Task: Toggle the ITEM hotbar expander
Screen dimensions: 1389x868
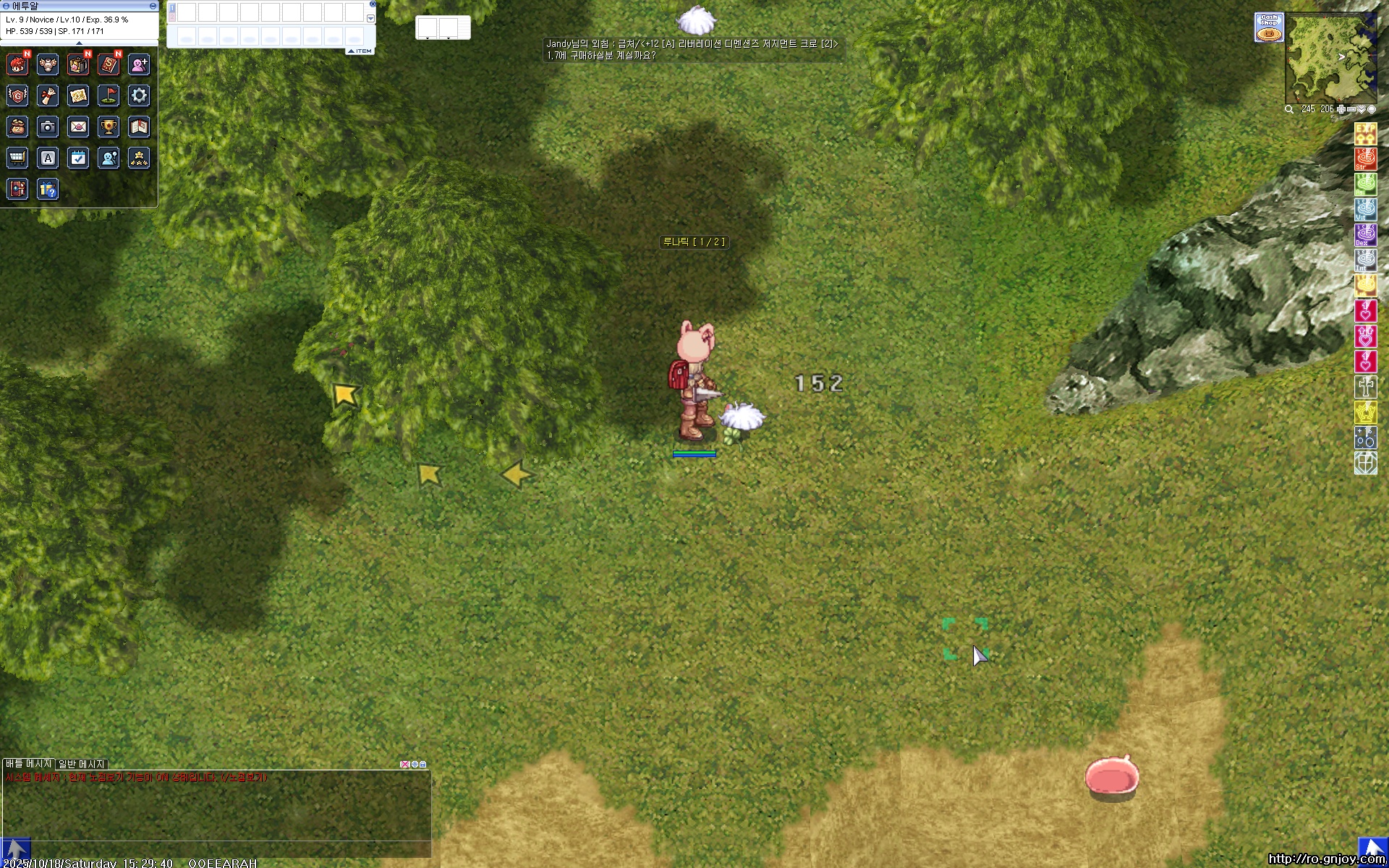Action: pyautogui.click(x=360, y=51)
